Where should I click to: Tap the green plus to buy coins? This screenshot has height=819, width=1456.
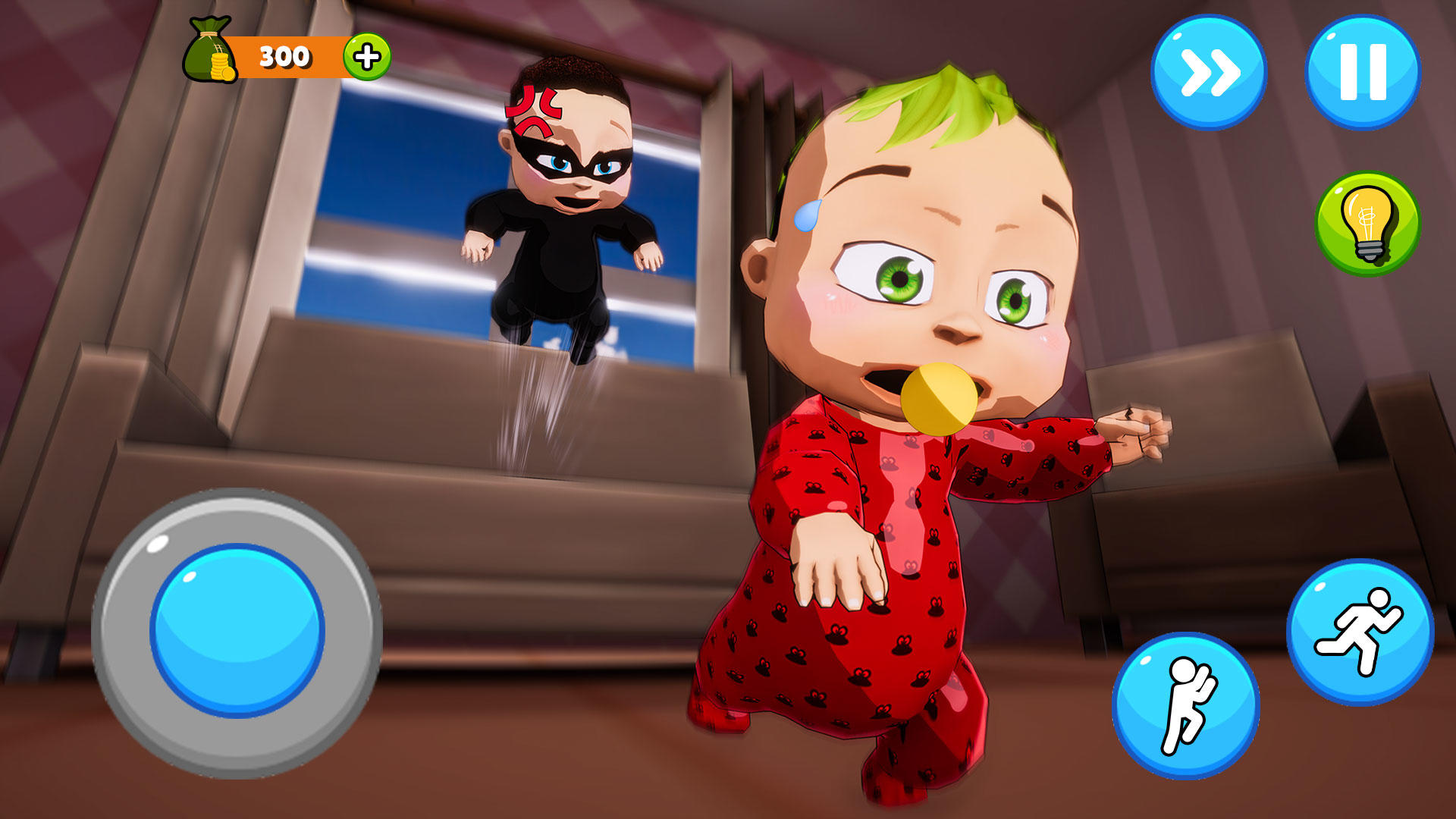point(366,55)
